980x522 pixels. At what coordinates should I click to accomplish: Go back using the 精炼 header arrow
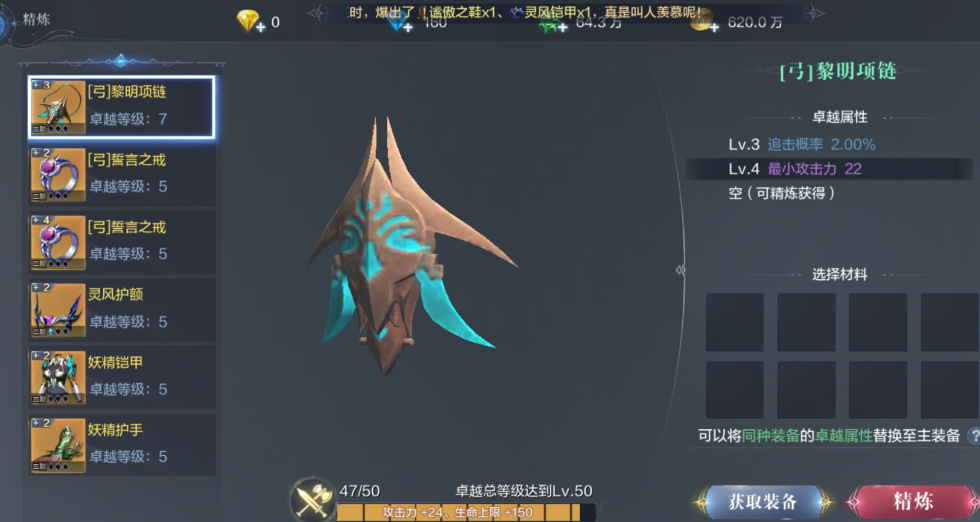click(7, 20)
